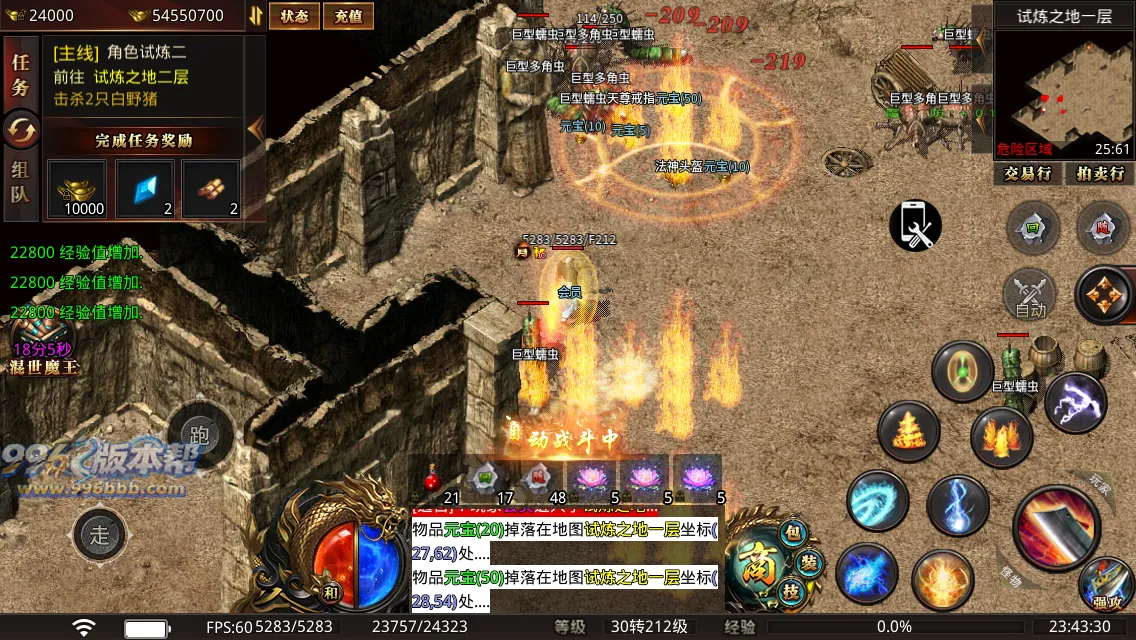This screenshot has height=640, width=1136.
Task: Switch to the 组队 team tab
Action: pyautogui.click(x=20, y=182)
